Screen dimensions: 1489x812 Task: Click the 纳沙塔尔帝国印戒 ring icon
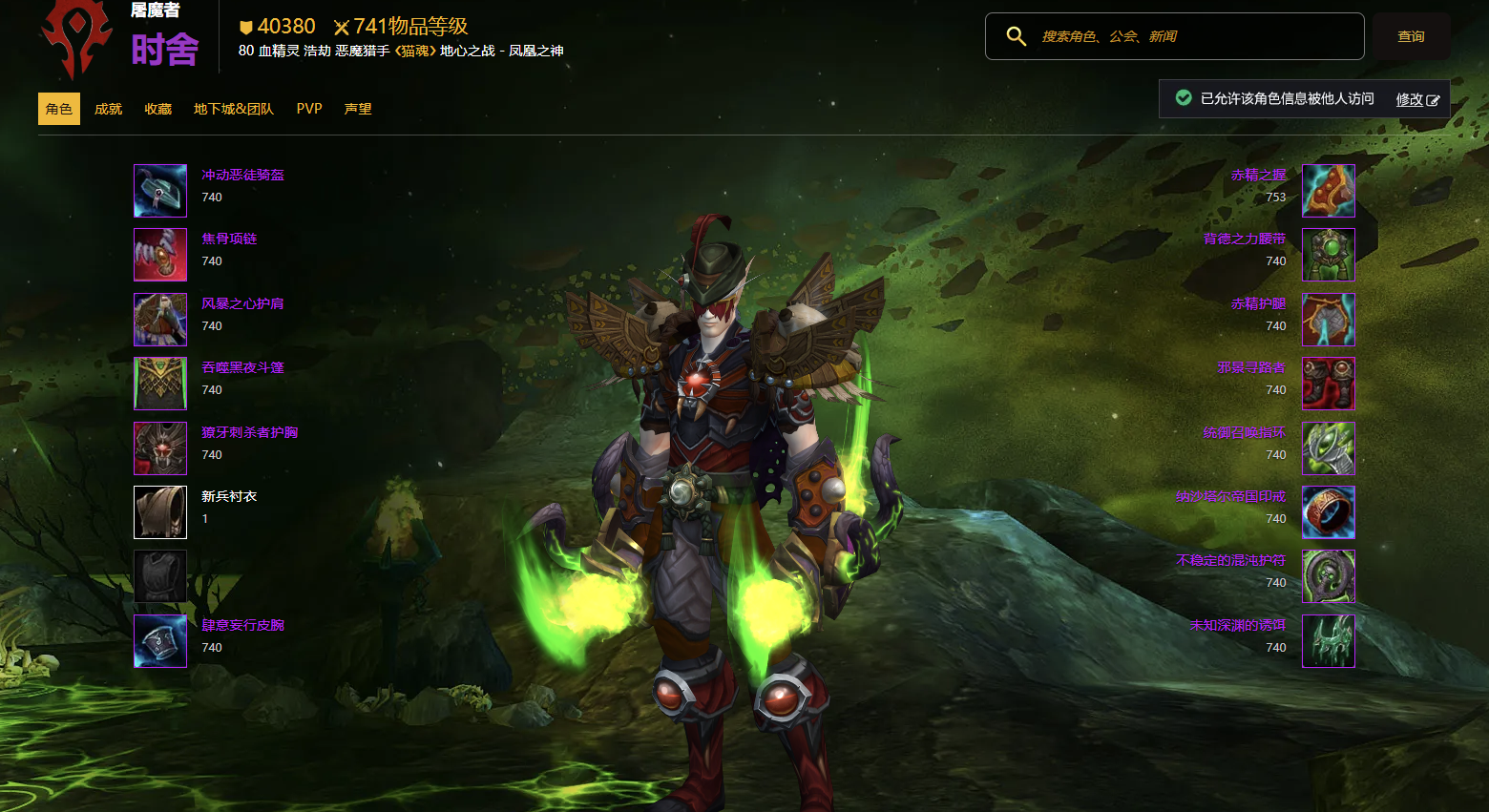tap(1329, 512)
